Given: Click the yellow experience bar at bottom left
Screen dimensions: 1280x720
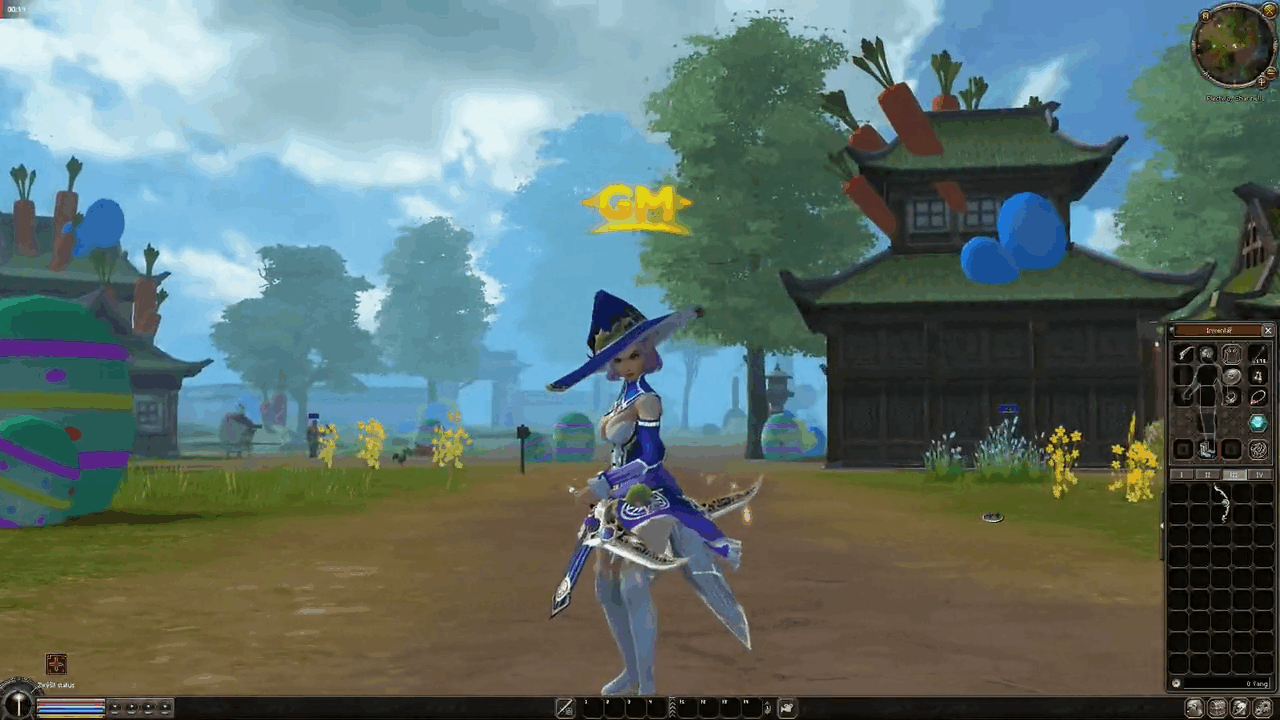Looking at the screenshot, I should tap(70, 716).
